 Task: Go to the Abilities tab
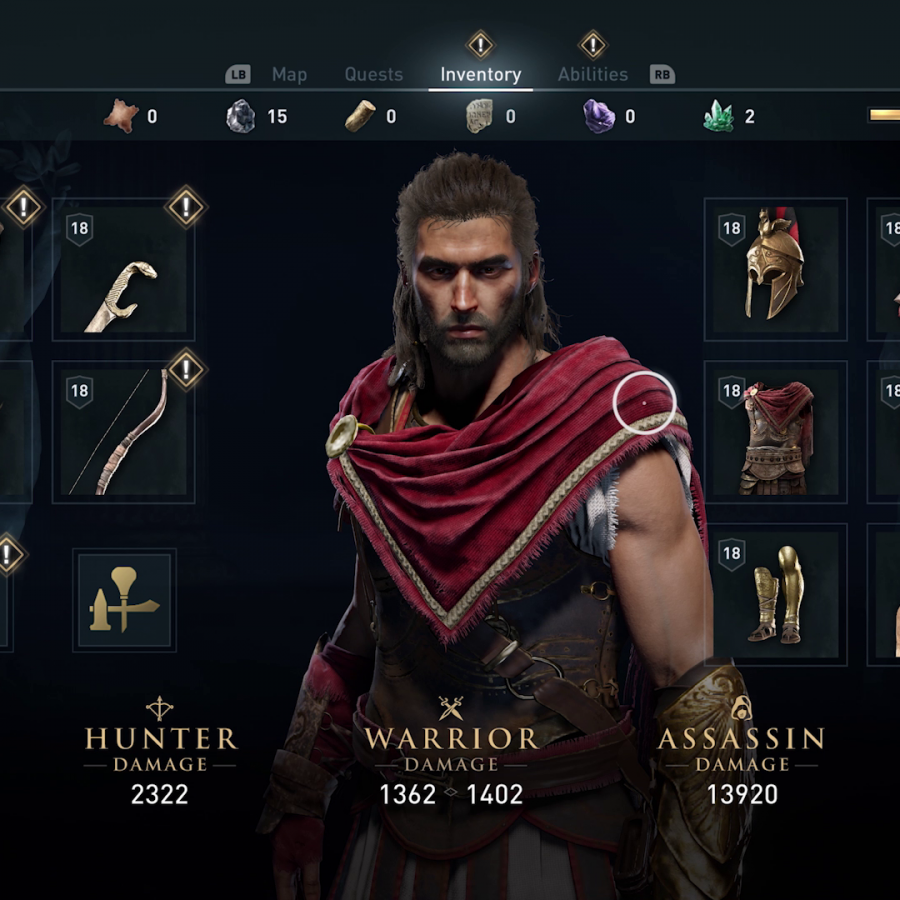coord(593,75)
